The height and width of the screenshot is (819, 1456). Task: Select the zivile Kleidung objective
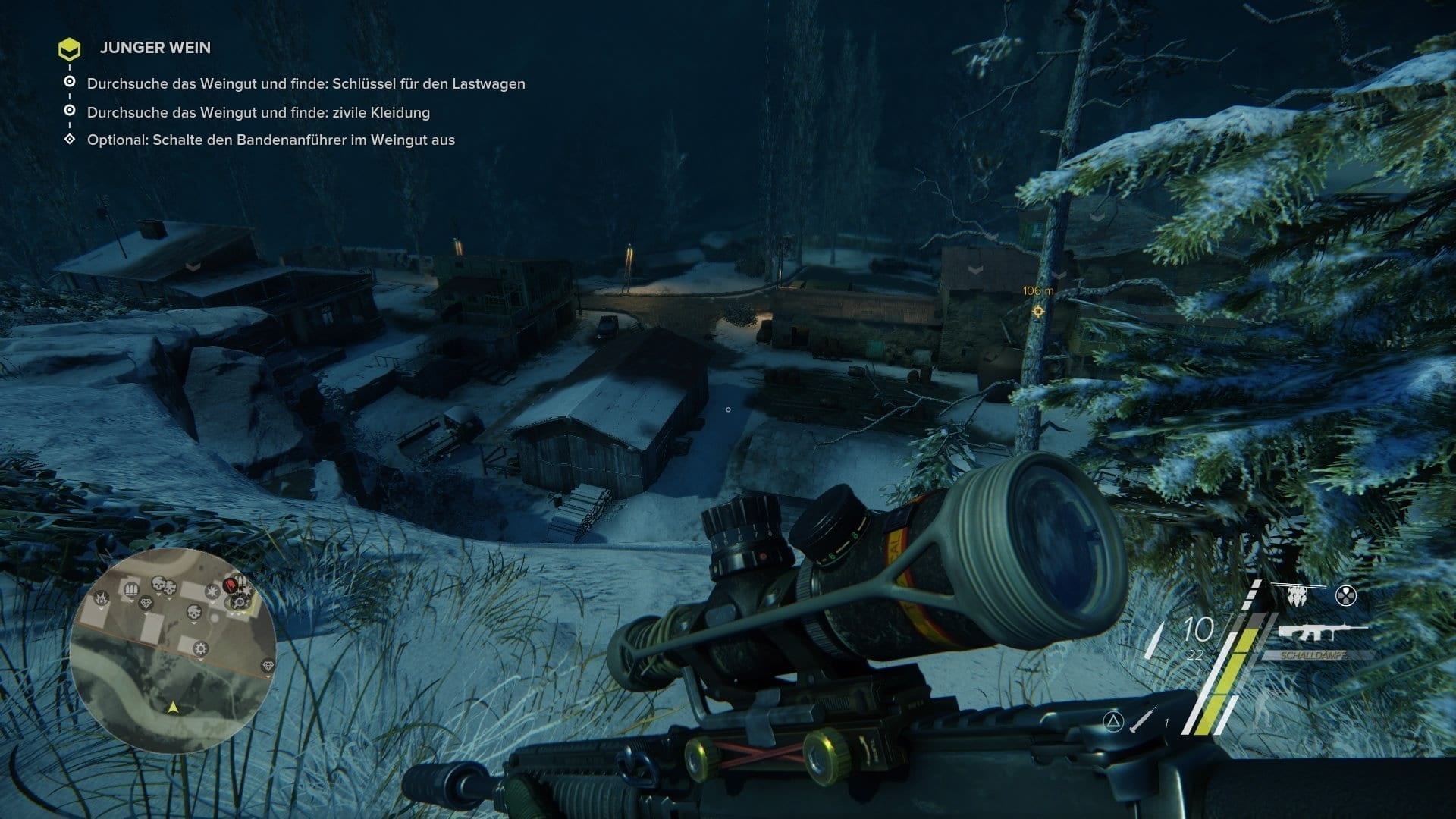point(258,113)
